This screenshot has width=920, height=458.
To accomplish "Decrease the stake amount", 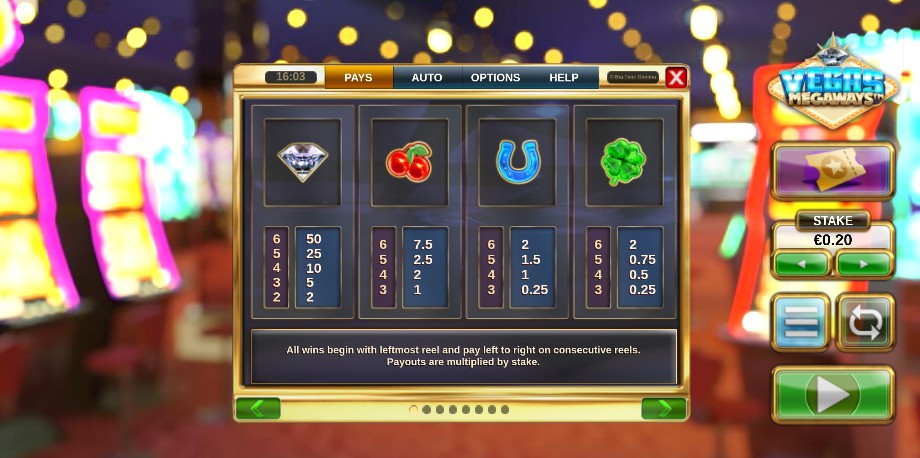I will click(801, 264).
